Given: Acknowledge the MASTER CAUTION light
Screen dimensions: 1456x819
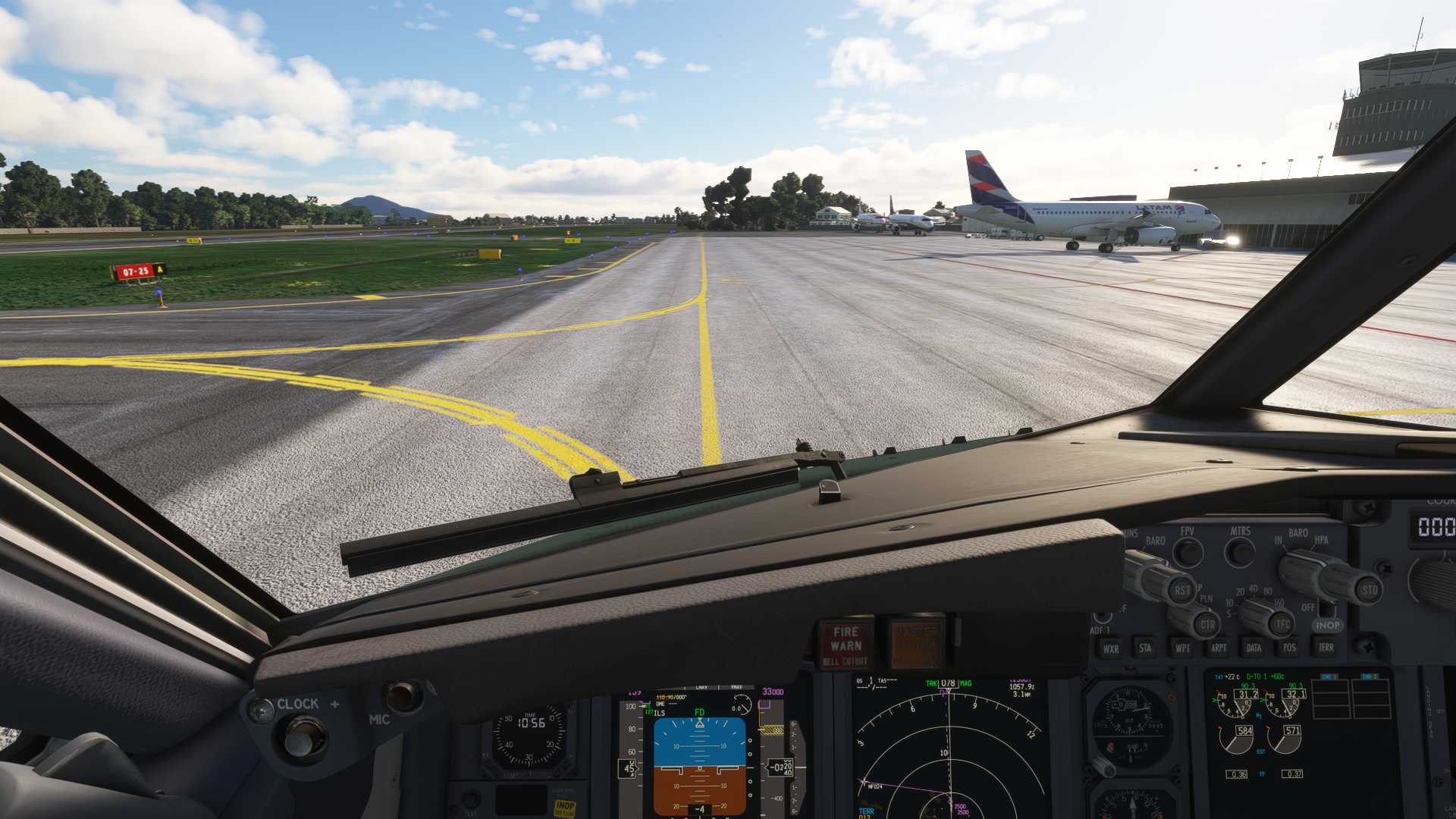Looking at the screenshot, I should pos(917,643).
